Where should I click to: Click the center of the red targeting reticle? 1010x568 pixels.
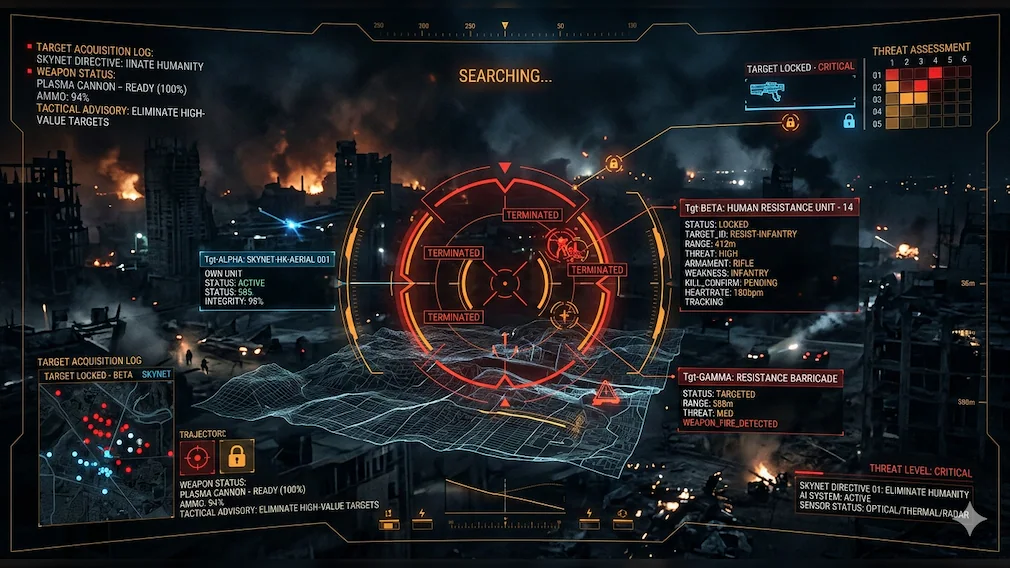coord(505,283)
